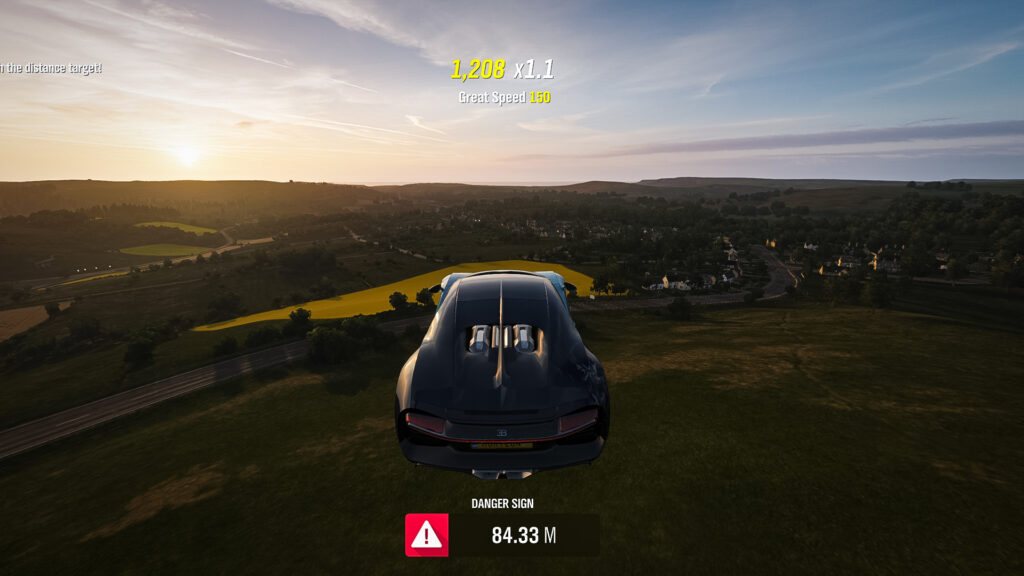Click the red Danger Sign warning icon
This screenshot has width=1024, height=576.
pyautogui.click(x=426, y=535)
